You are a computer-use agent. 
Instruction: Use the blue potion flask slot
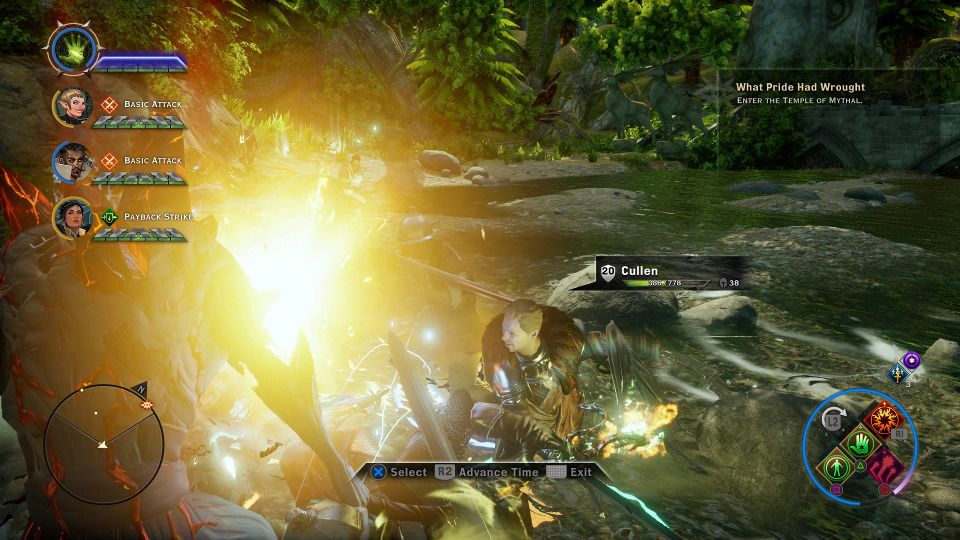click(898, 374)
